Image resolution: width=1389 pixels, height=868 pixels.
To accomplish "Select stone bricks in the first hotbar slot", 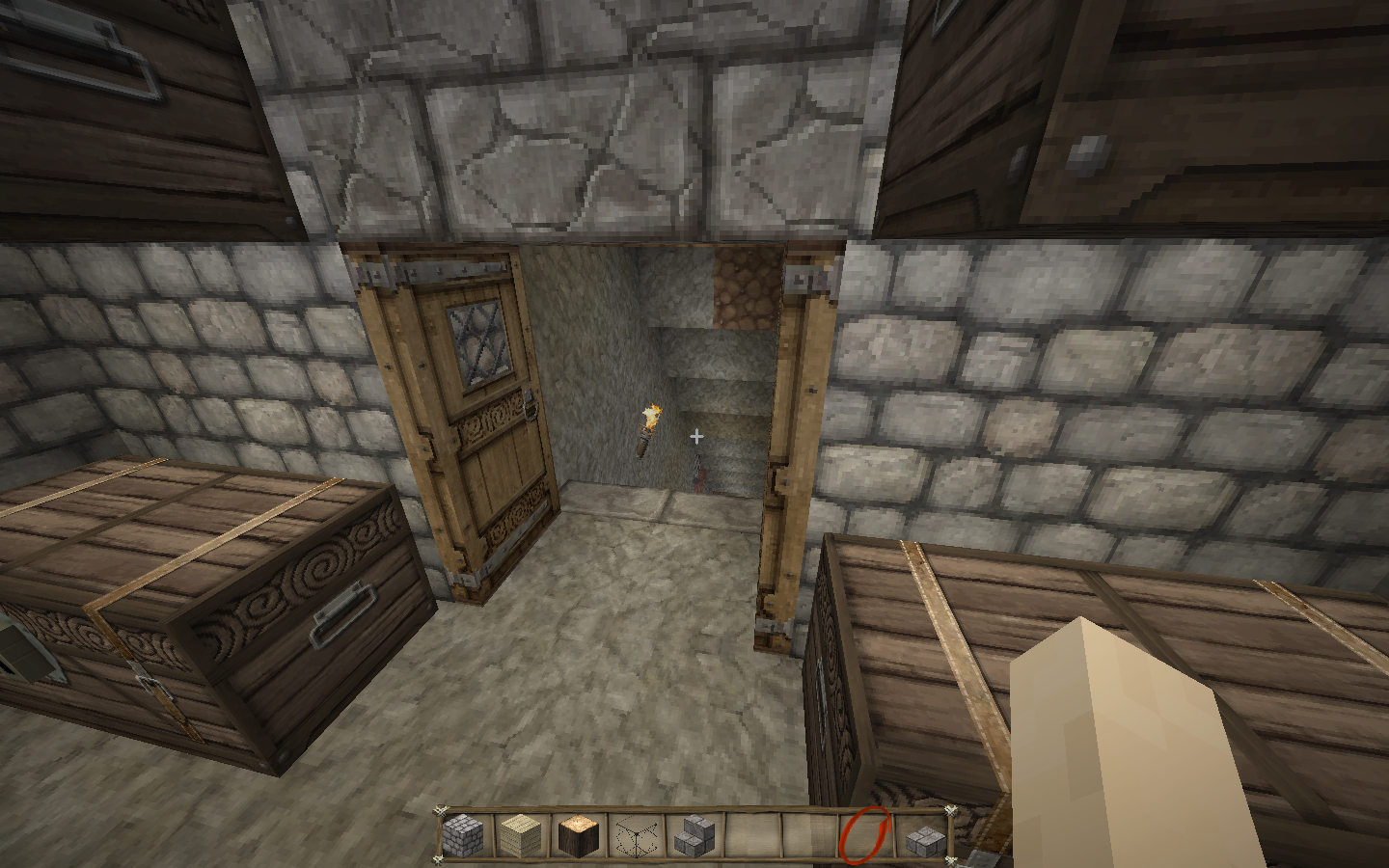I will pyautogui.click(x=462, y=835).
